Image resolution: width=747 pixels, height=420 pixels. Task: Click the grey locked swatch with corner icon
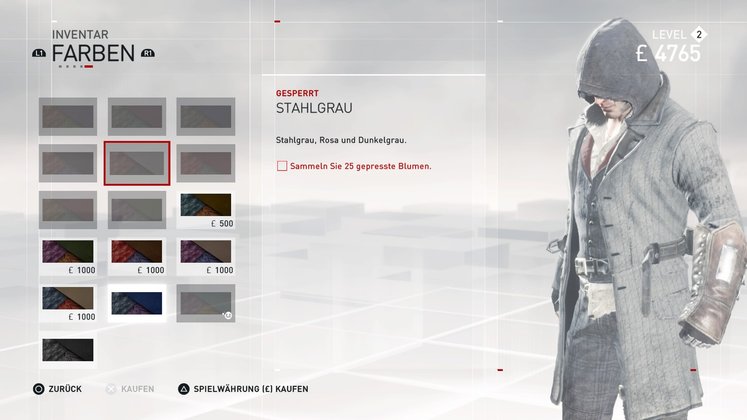coord(206,302)
